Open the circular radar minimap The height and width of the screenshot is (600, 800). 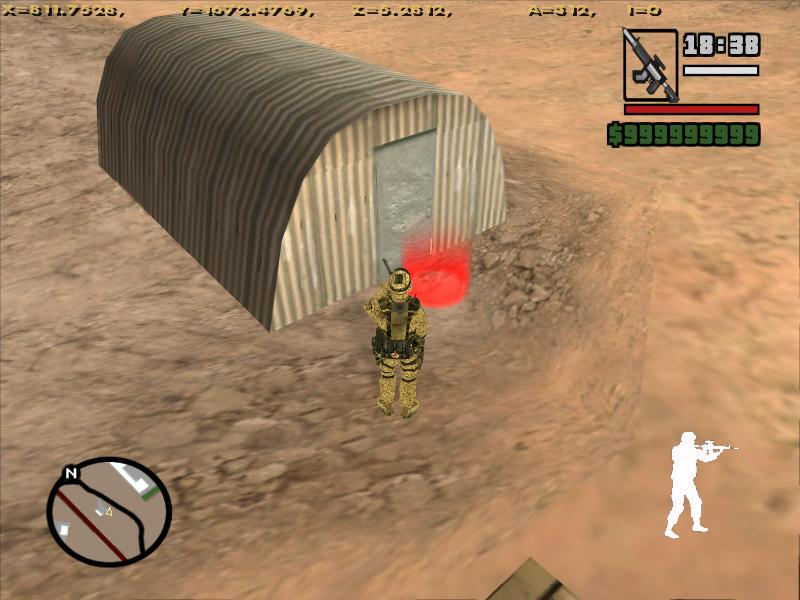tap(109, 511)
